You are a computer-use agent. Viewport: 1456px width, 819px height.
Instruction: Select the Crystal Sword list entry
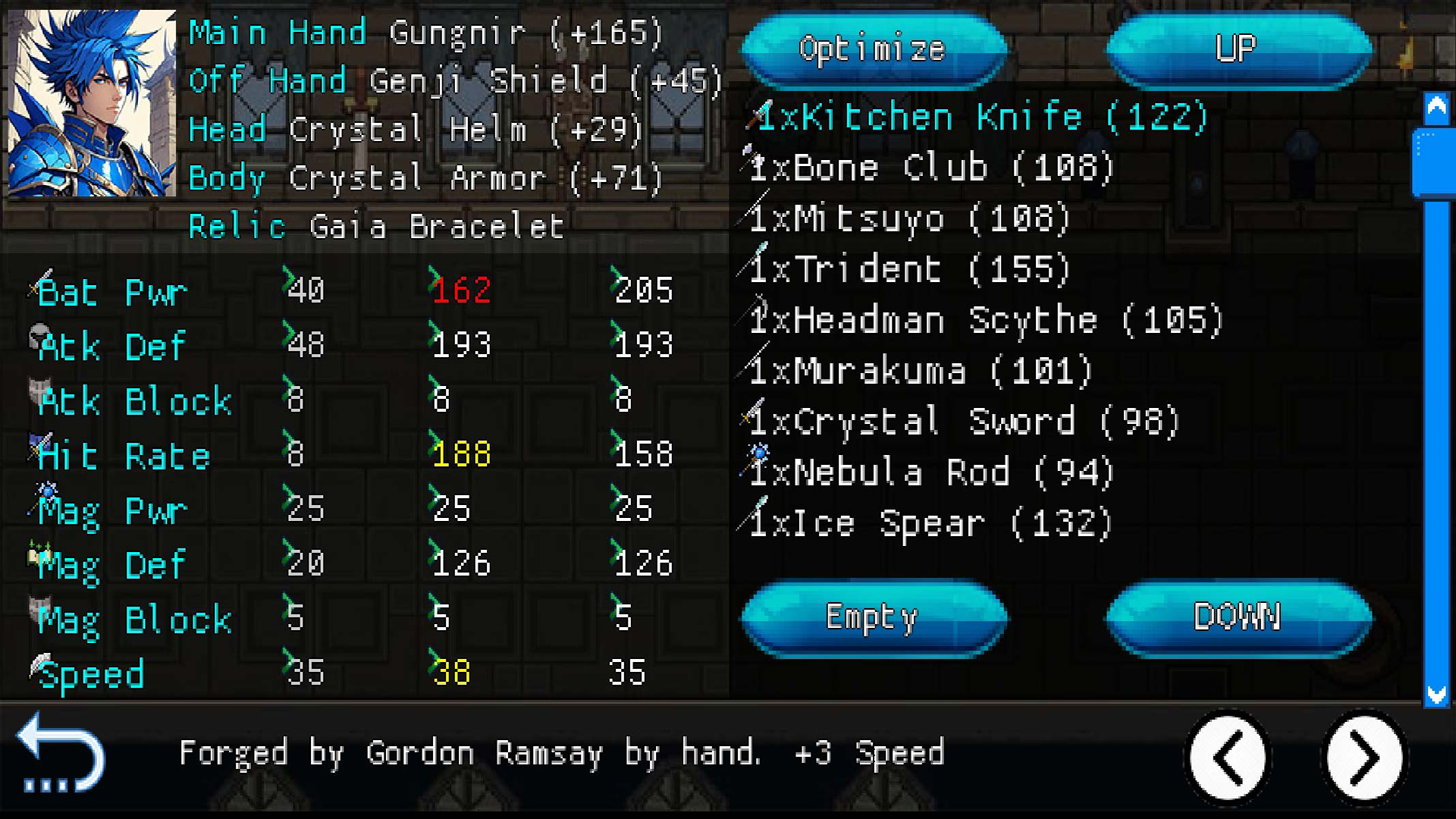tap(963, 421)
